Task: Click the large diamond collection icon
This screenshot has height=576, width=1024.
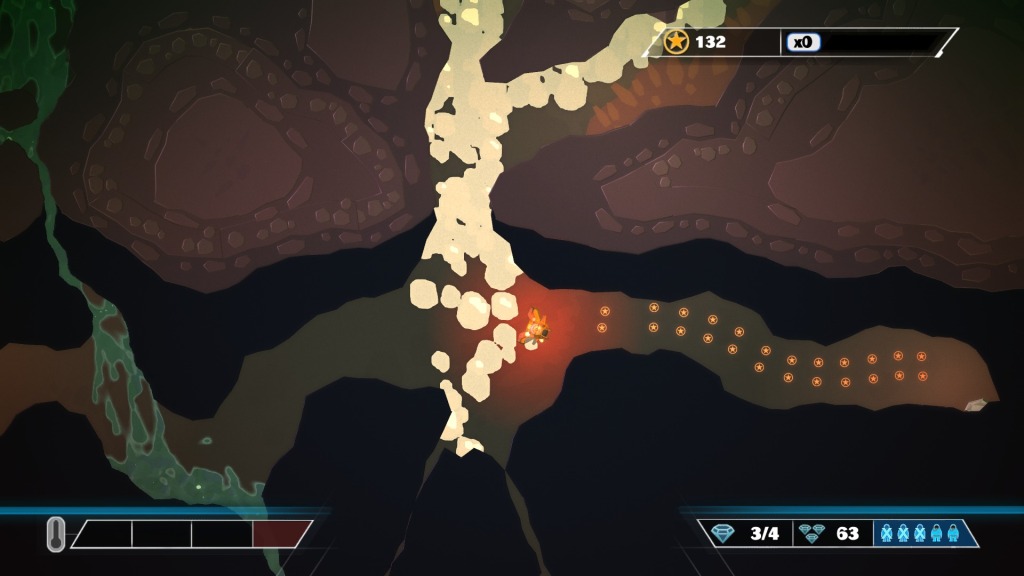Action: click(723, 533)
